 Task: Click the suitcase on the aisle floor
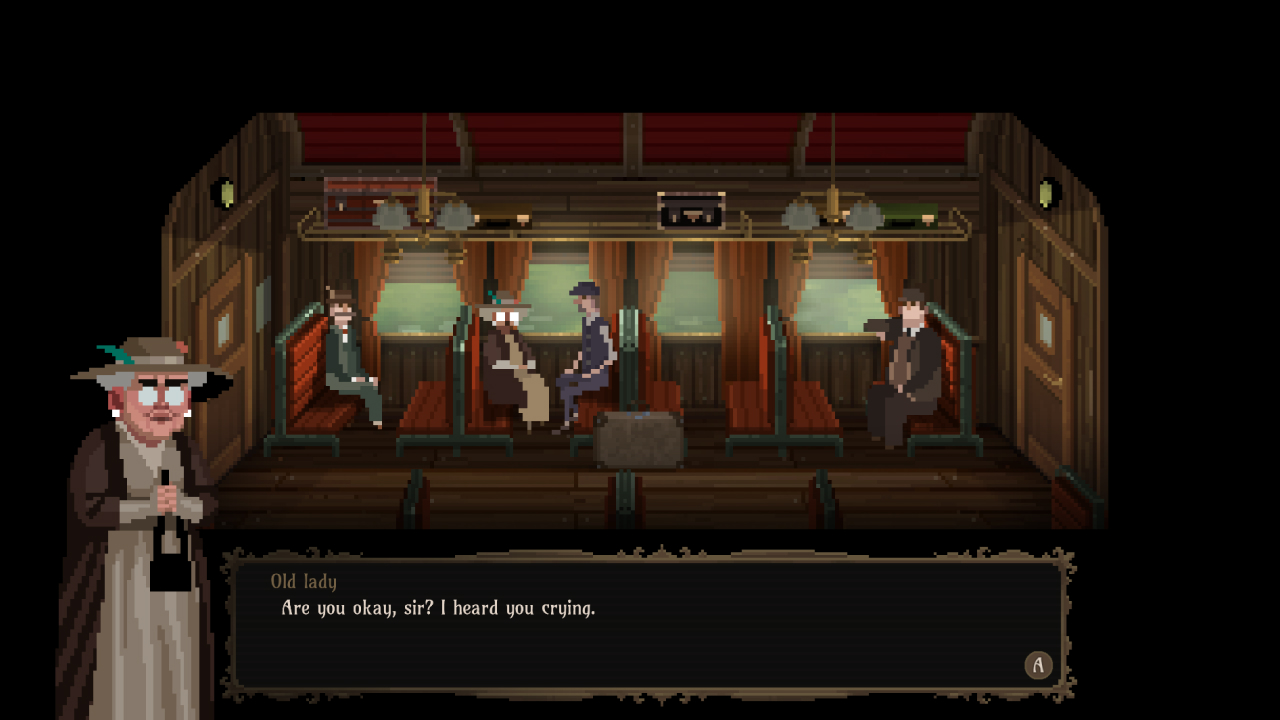pos(638,440)
